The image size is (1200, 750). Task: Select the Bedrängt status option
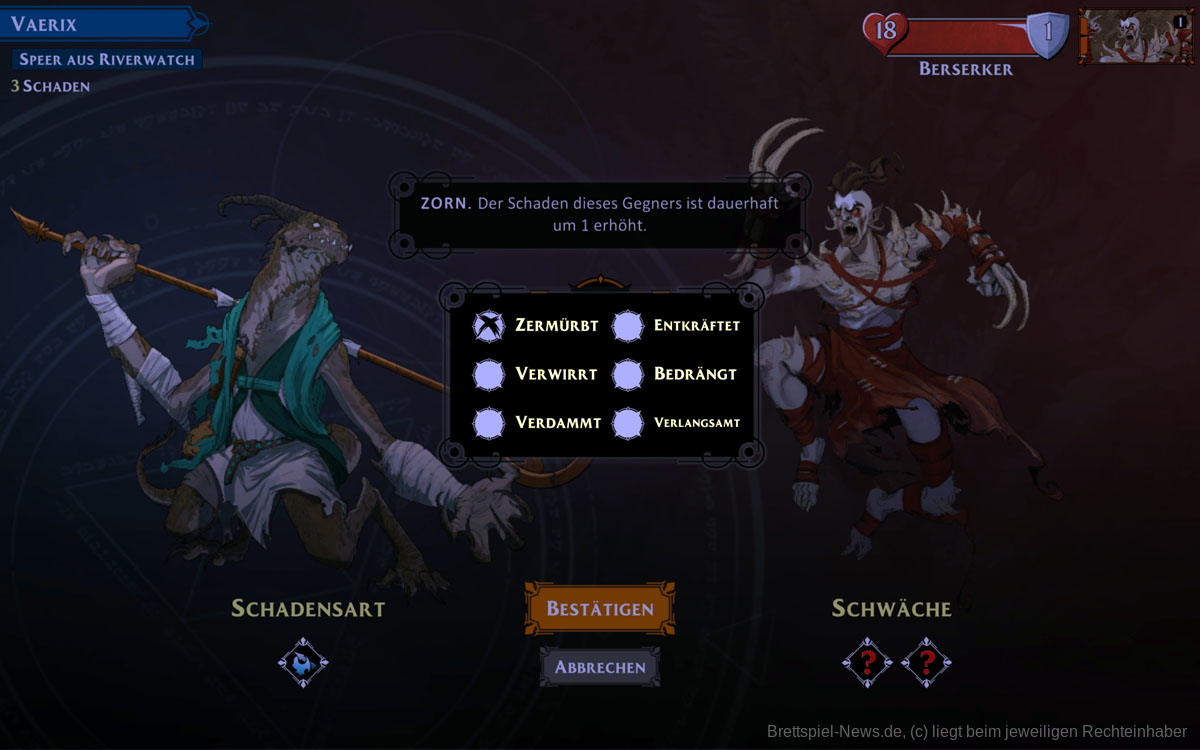[x=628, y=374]
